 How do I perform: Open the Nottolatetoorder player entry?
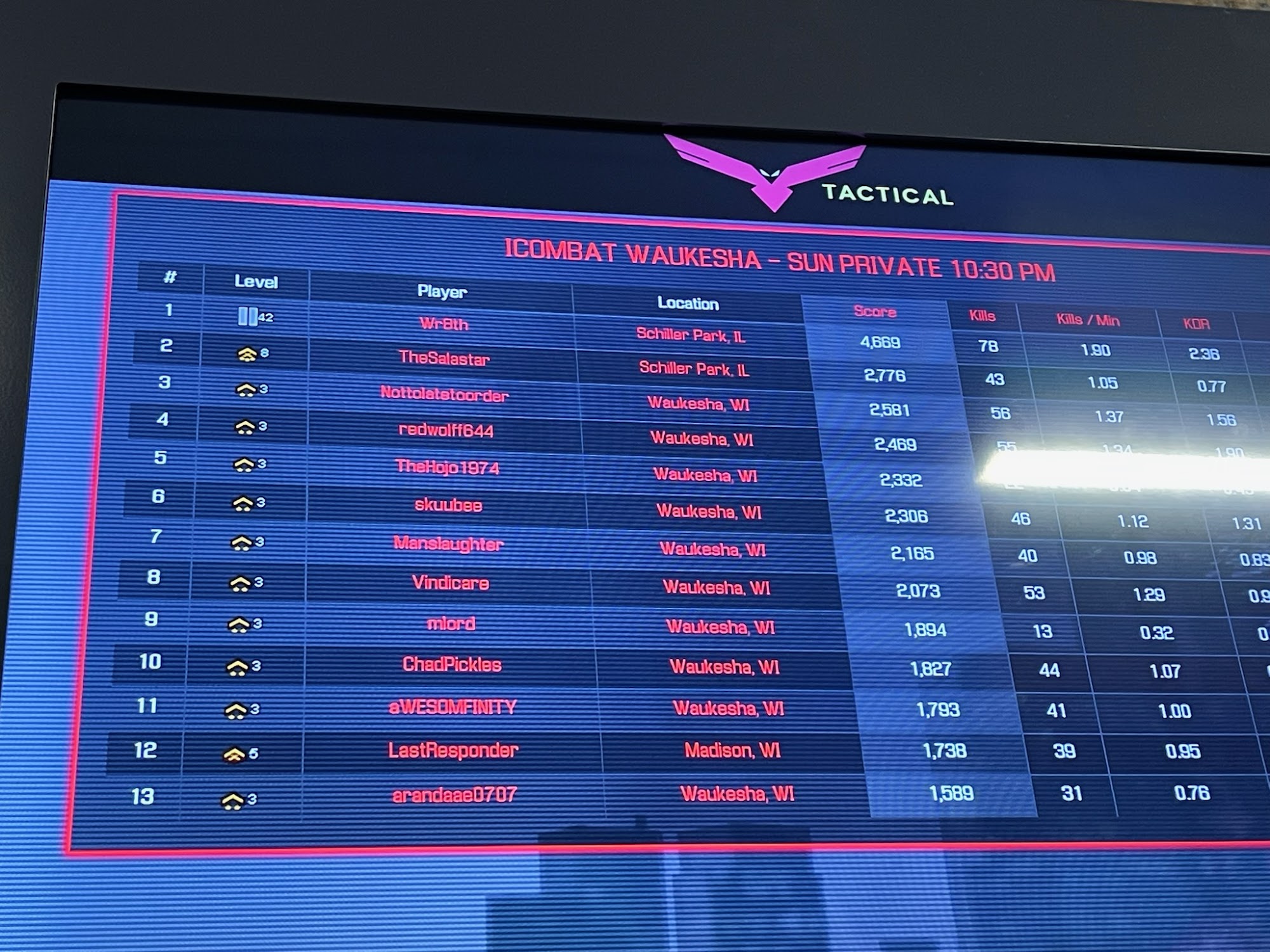click(444, 395)
